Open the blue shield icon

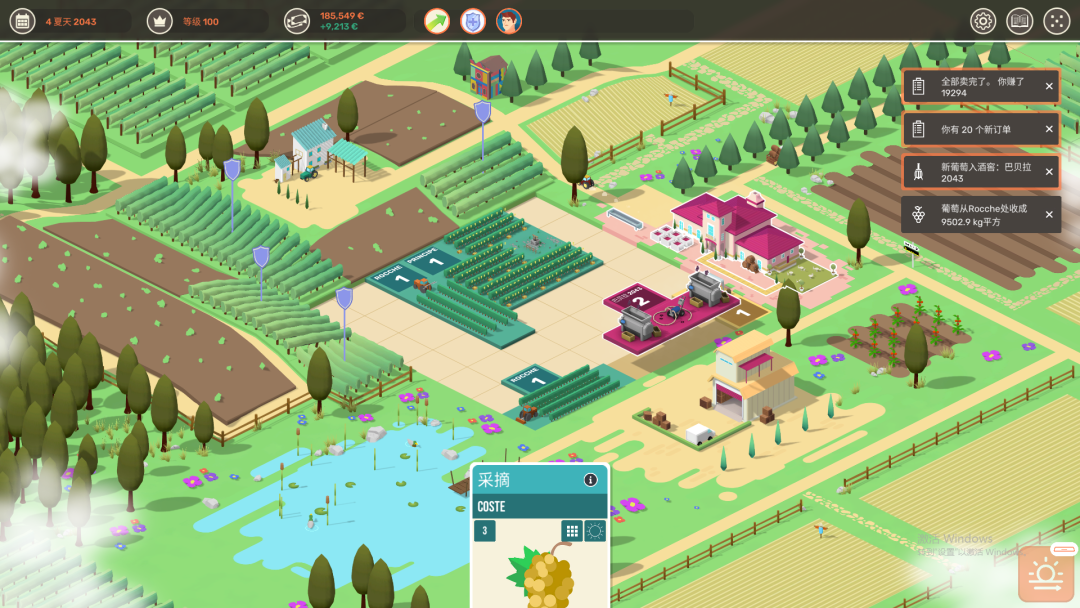pyautogui.click(x=473, y=21)
